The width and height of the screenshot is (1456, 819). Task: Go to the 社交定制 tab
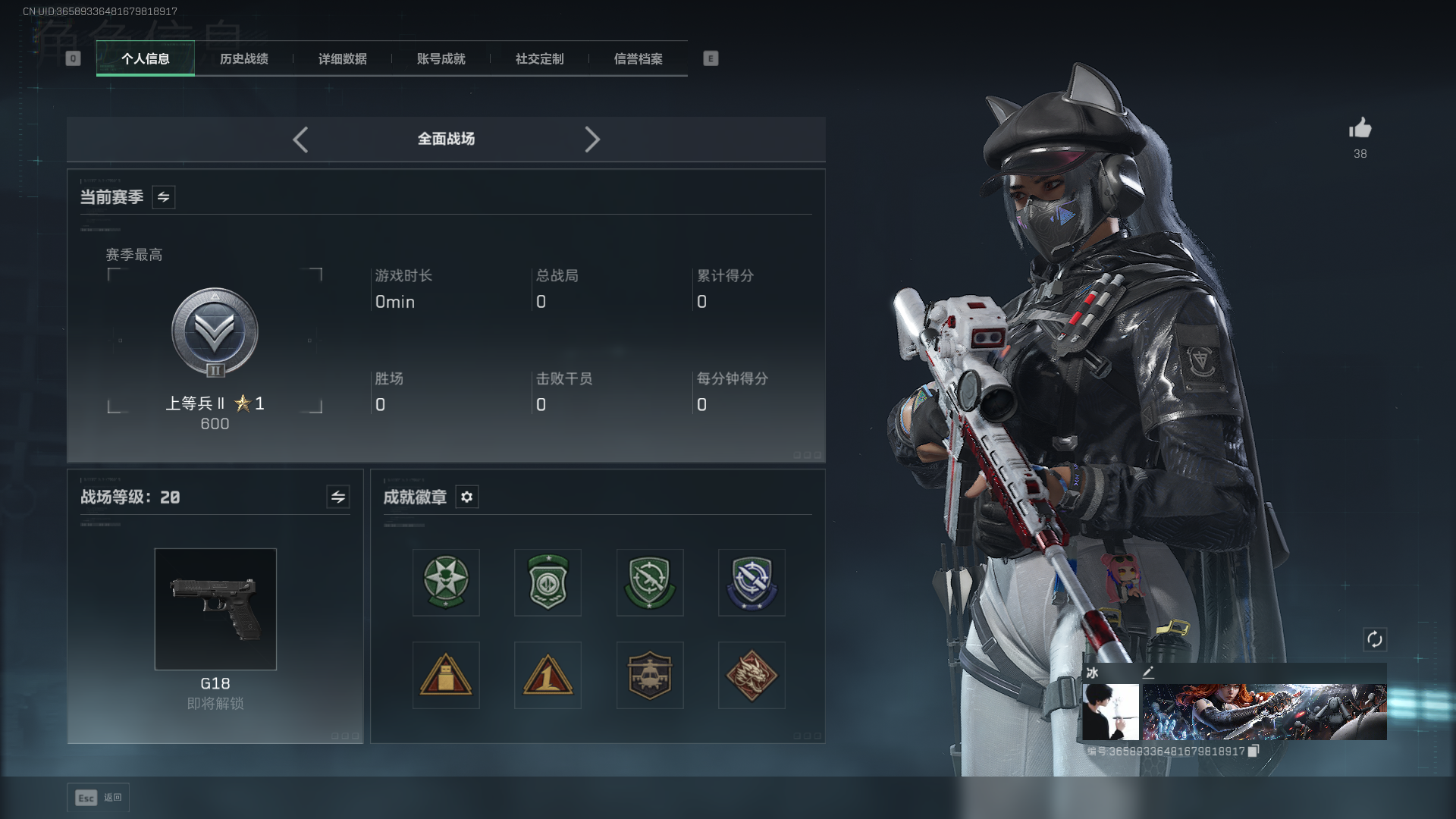539,59
